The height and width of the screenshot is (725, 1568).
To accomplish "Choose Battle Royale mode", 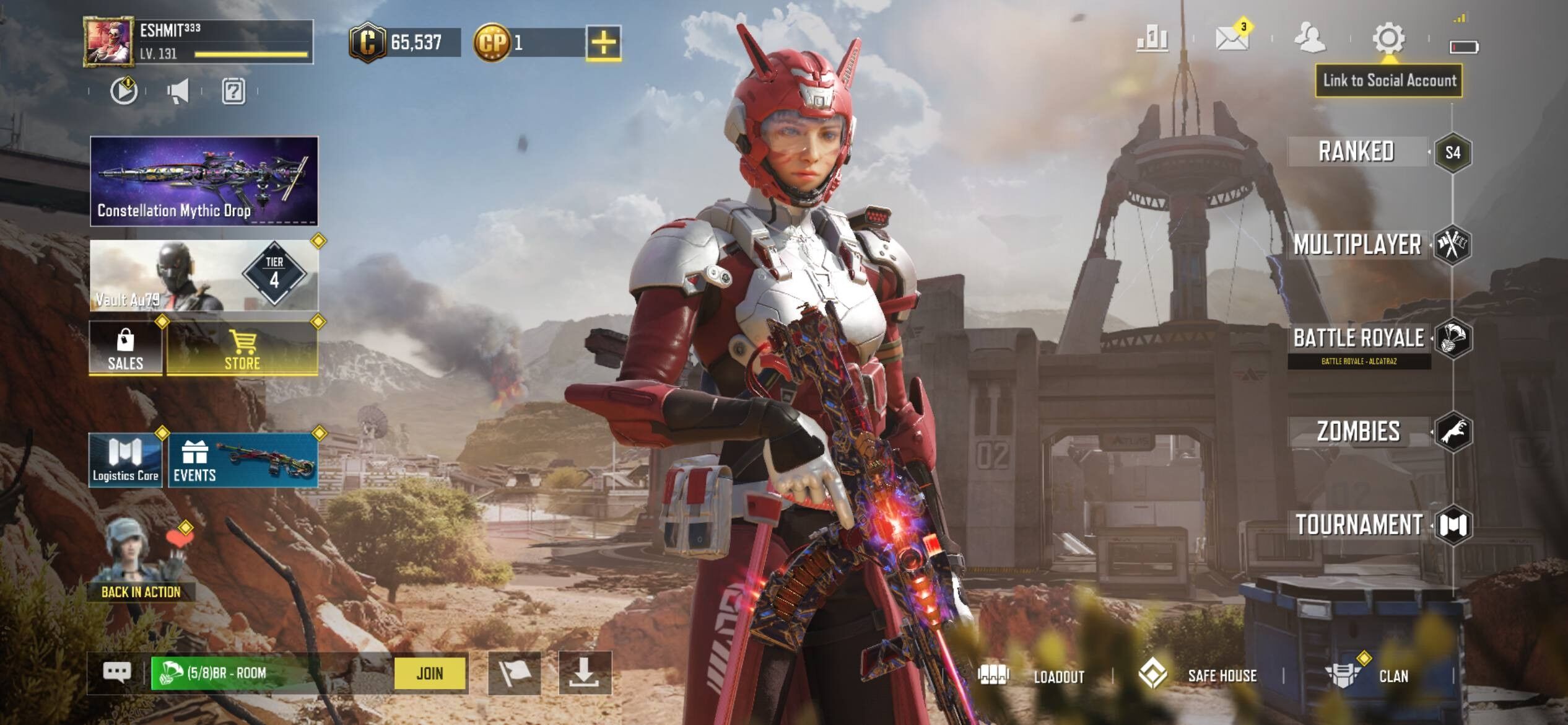I will (x=1359, y=338).
